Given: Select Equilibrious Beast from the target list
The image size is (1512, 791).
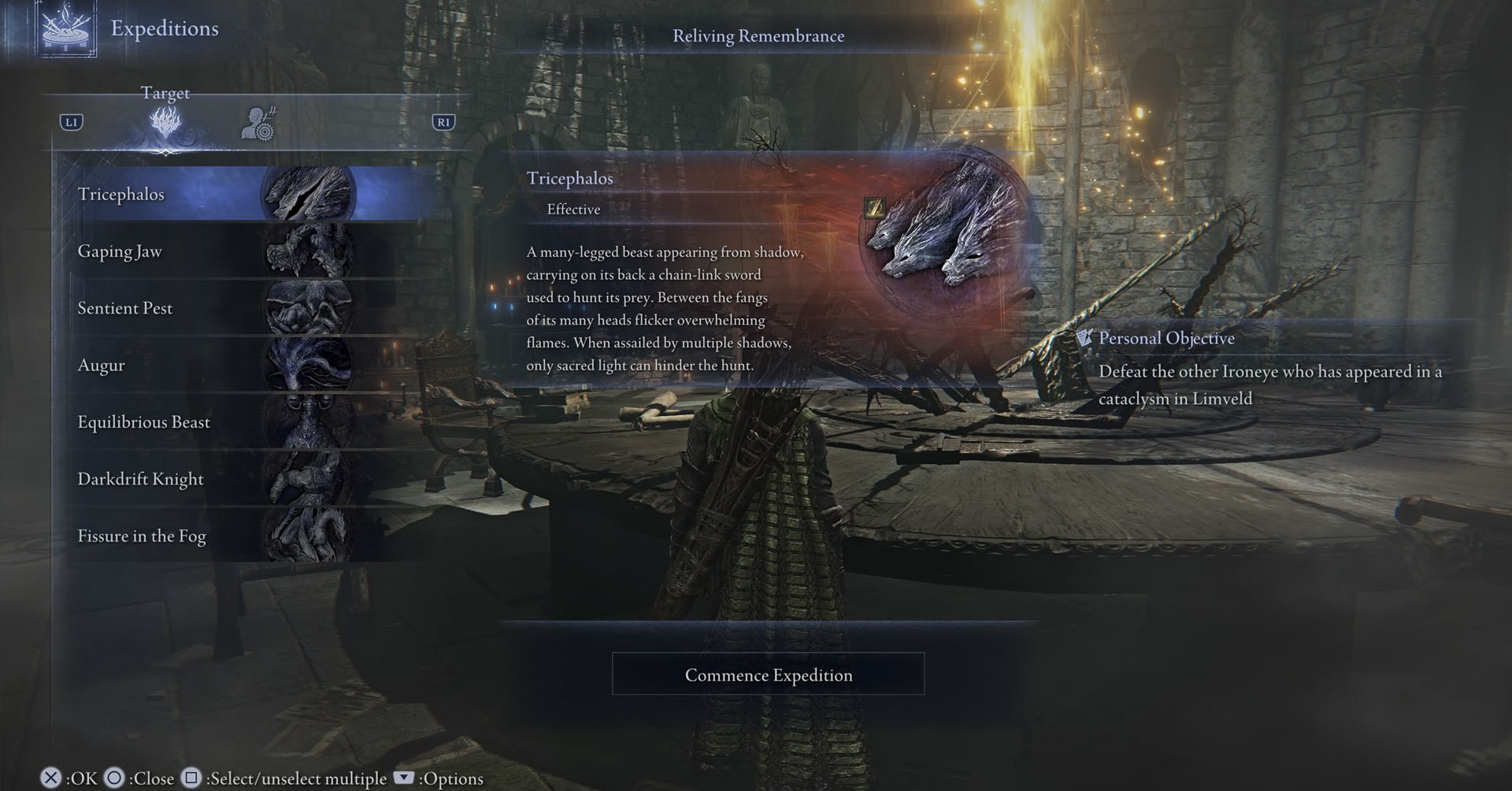Looking at the screenshot, I should coord(143,421).
